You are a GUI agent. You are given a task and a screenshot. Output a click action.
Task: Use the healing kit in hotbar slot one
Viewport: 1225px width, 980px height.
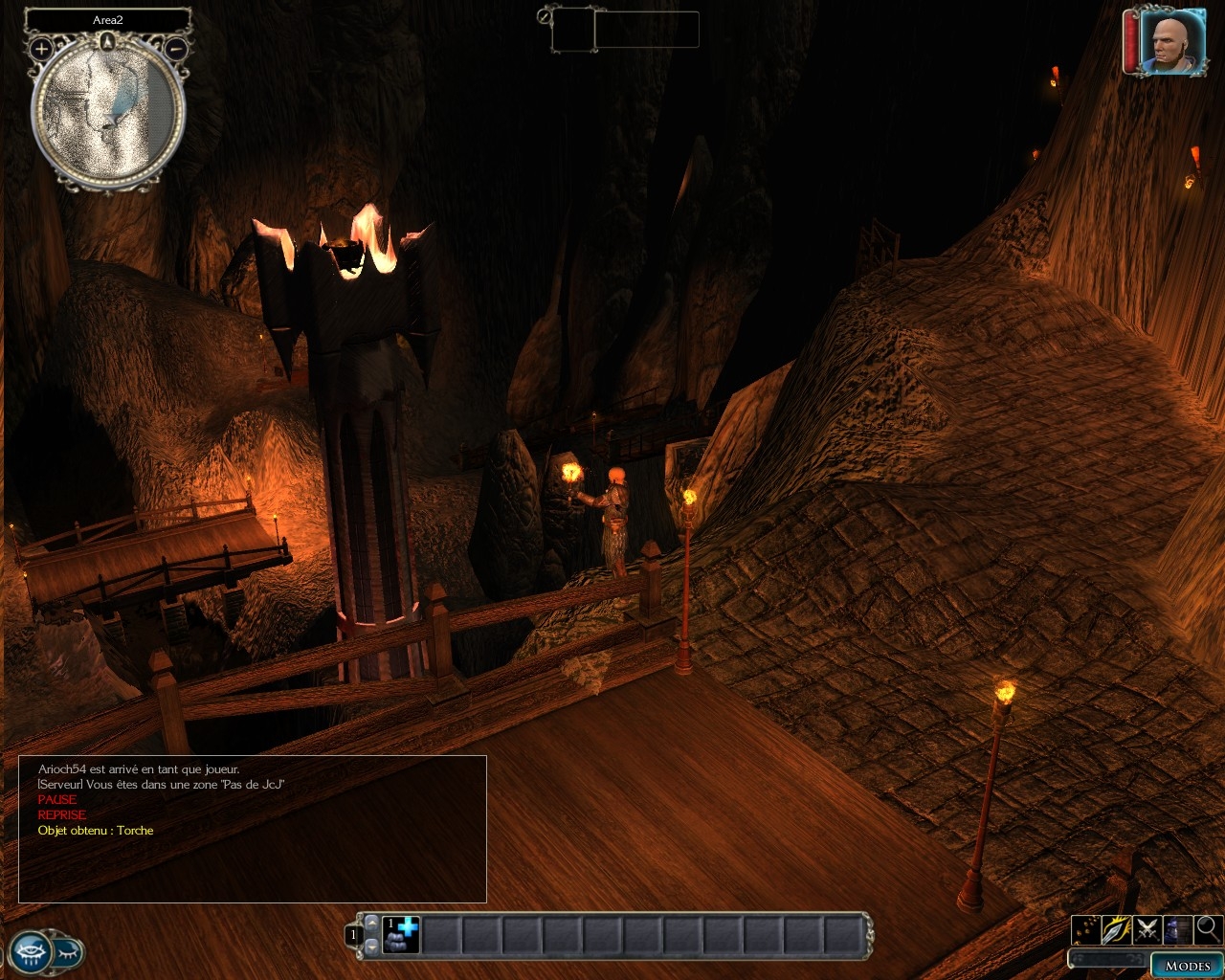click(x=402, y=934)
